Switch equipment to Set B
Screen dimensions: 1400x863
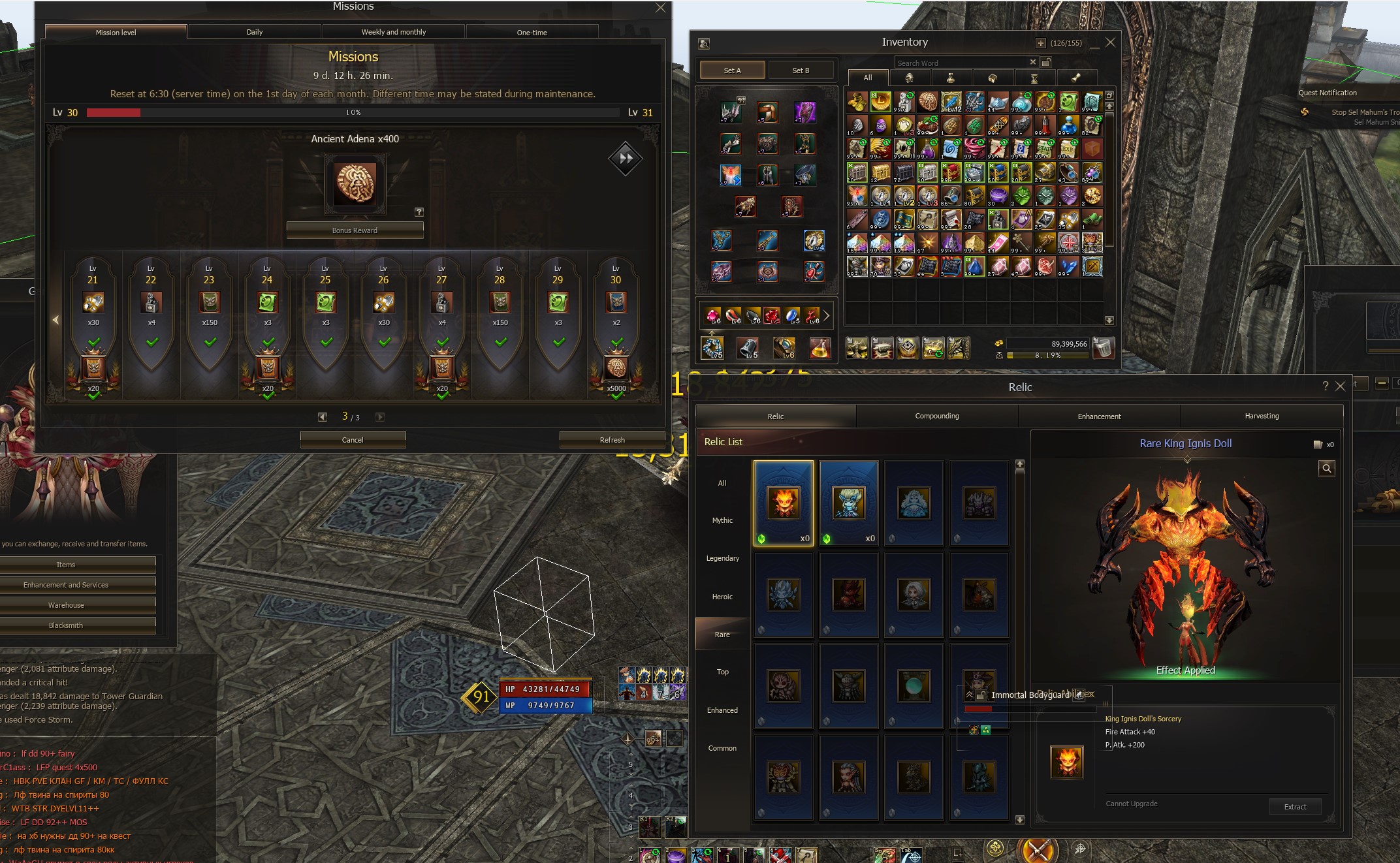click(801, 71)
